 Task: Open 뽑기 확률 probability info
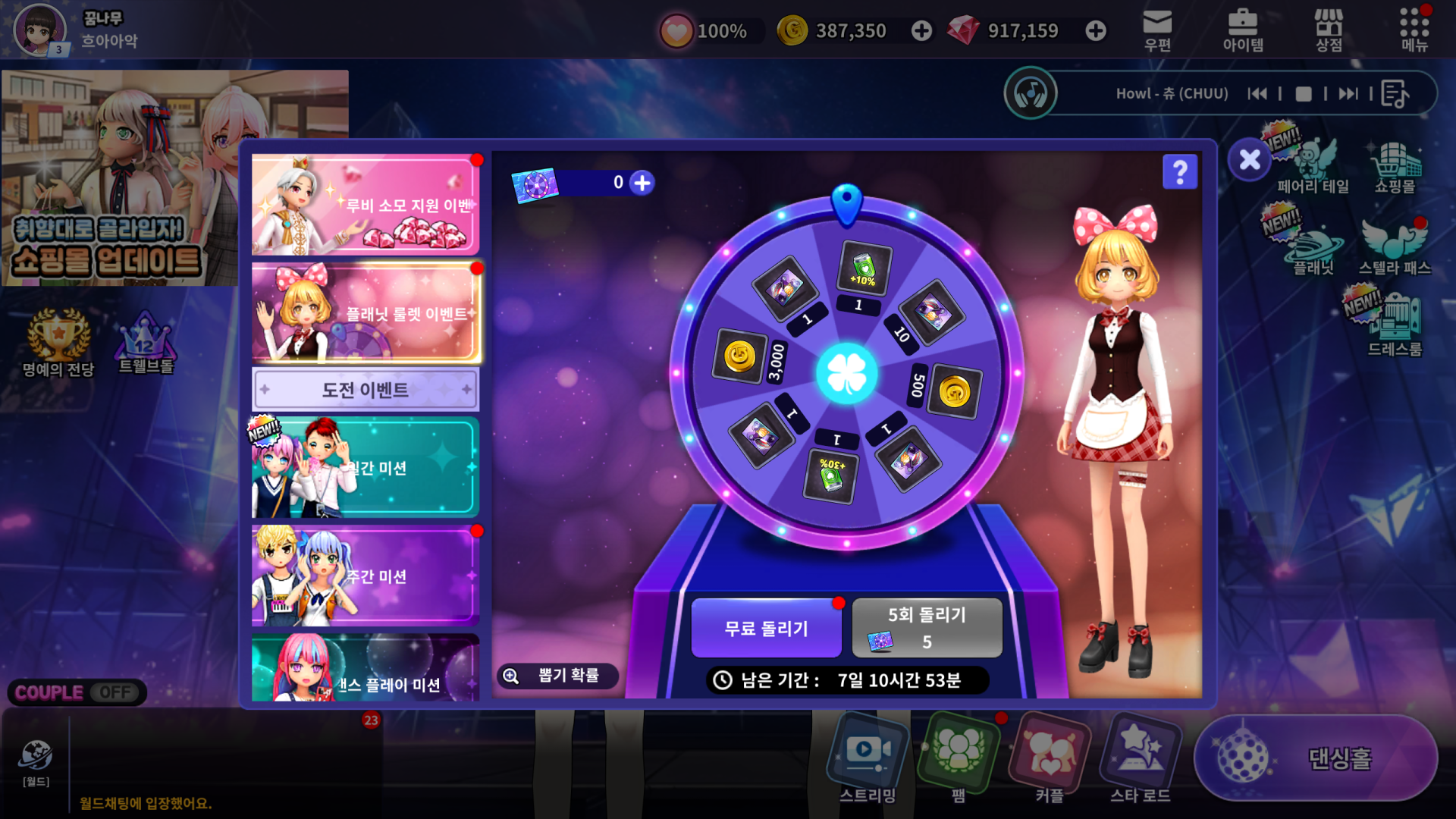557,676
